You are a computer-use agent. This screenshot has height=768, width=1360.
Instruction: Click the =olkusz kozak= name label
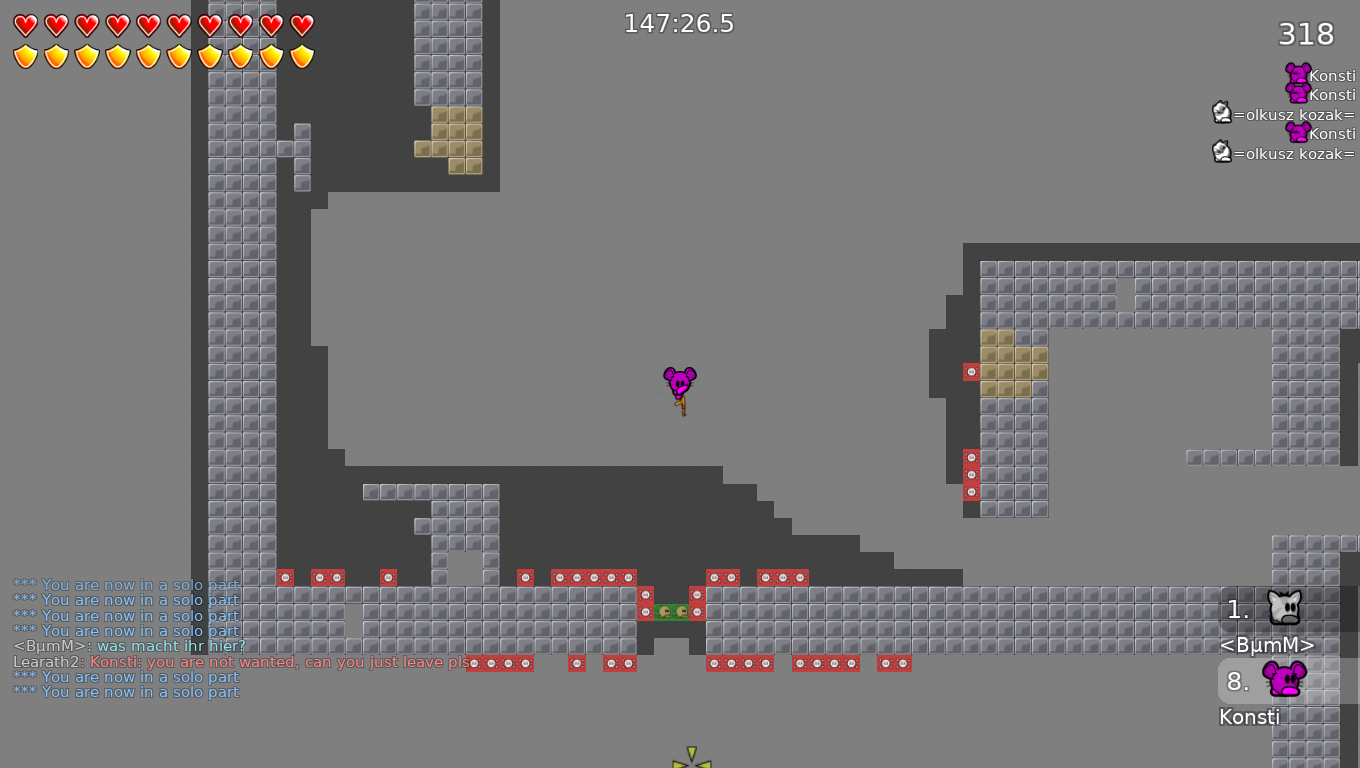coord(1295,115)
